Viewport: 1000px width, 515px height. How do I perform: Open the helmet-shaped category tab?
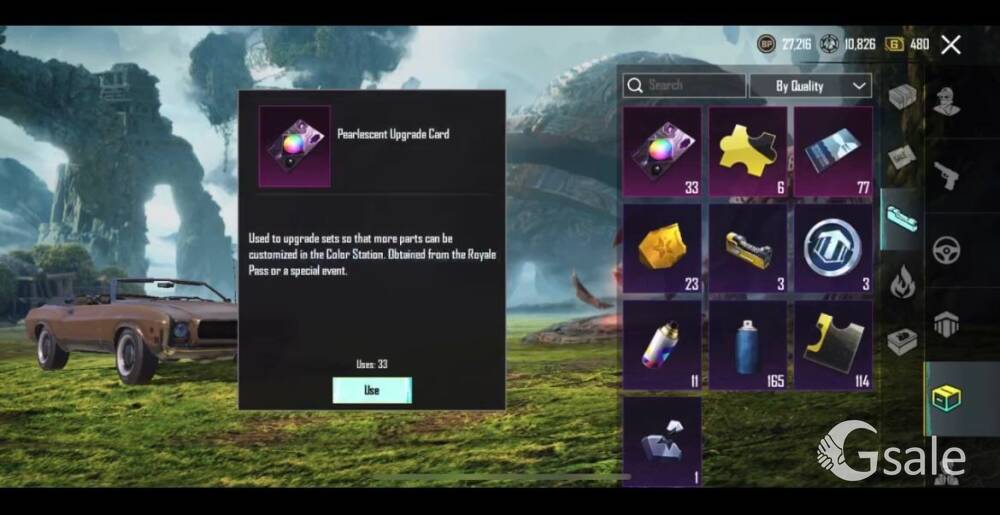[x=945, y=324]
